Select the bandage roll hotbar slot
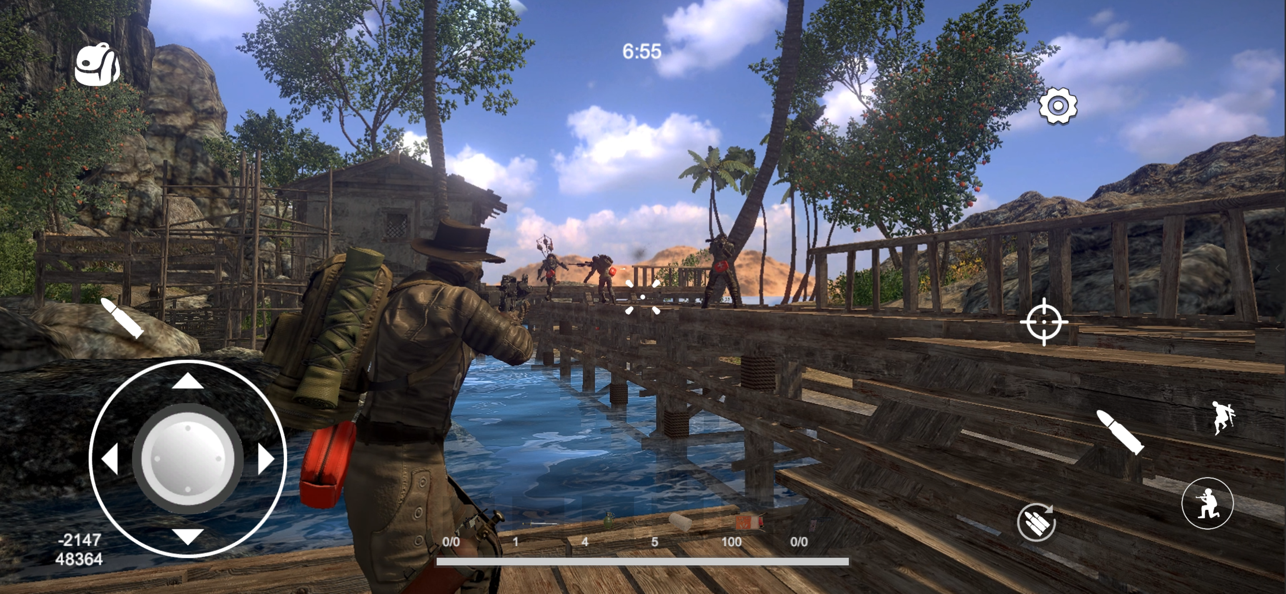The height and width of the screenshot is (594, 1286). click(681, 523)
